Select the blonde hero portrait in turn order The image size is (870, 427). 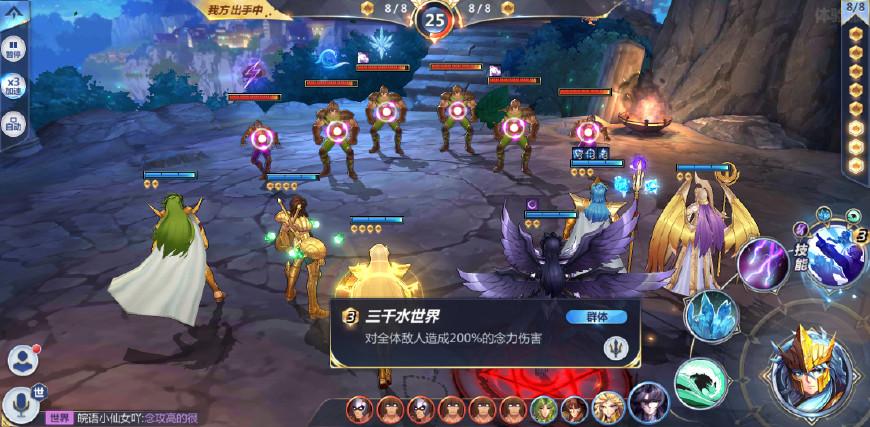[605, 409]
